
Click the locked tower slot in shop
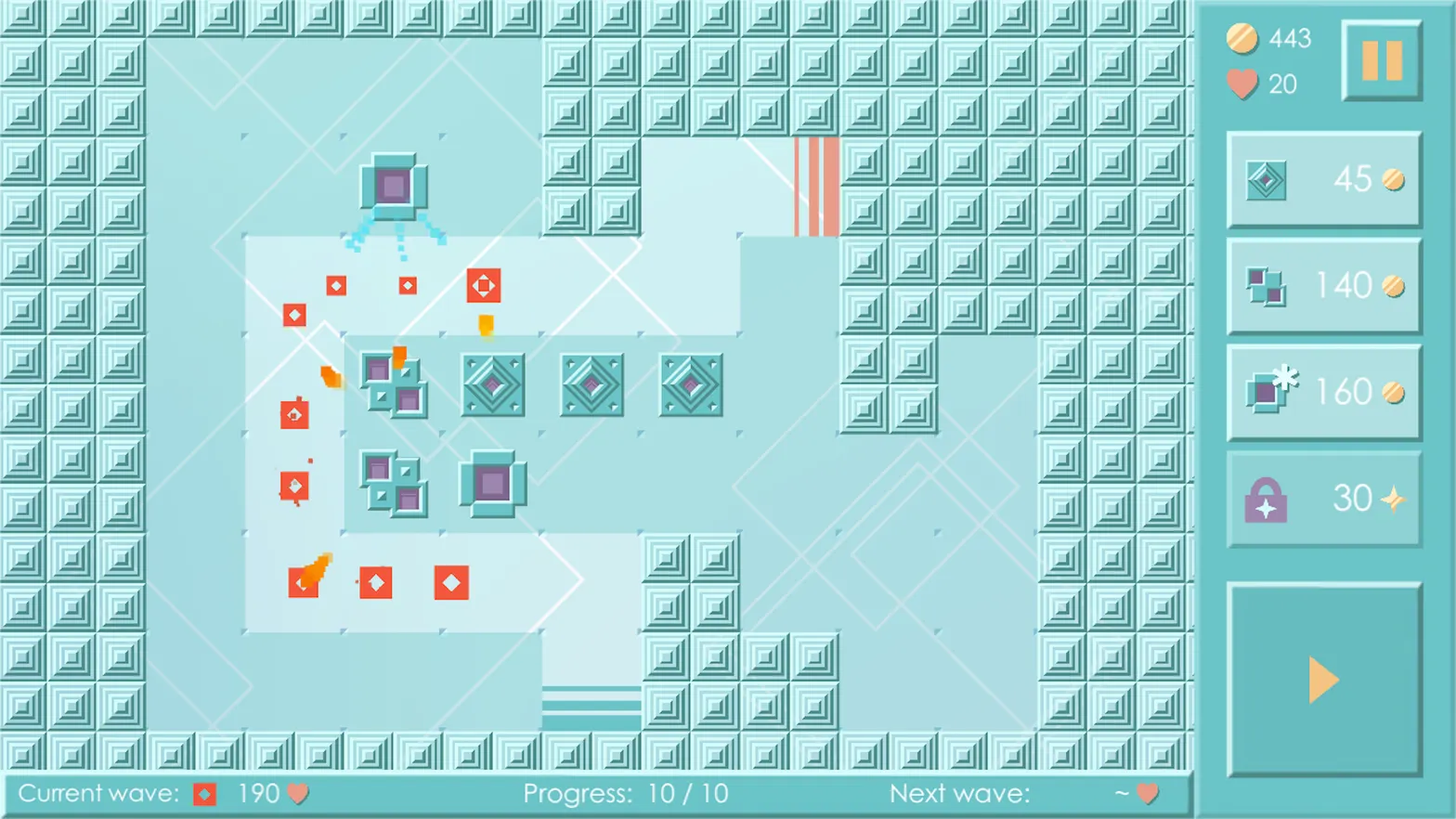(x=1322, y=499)
